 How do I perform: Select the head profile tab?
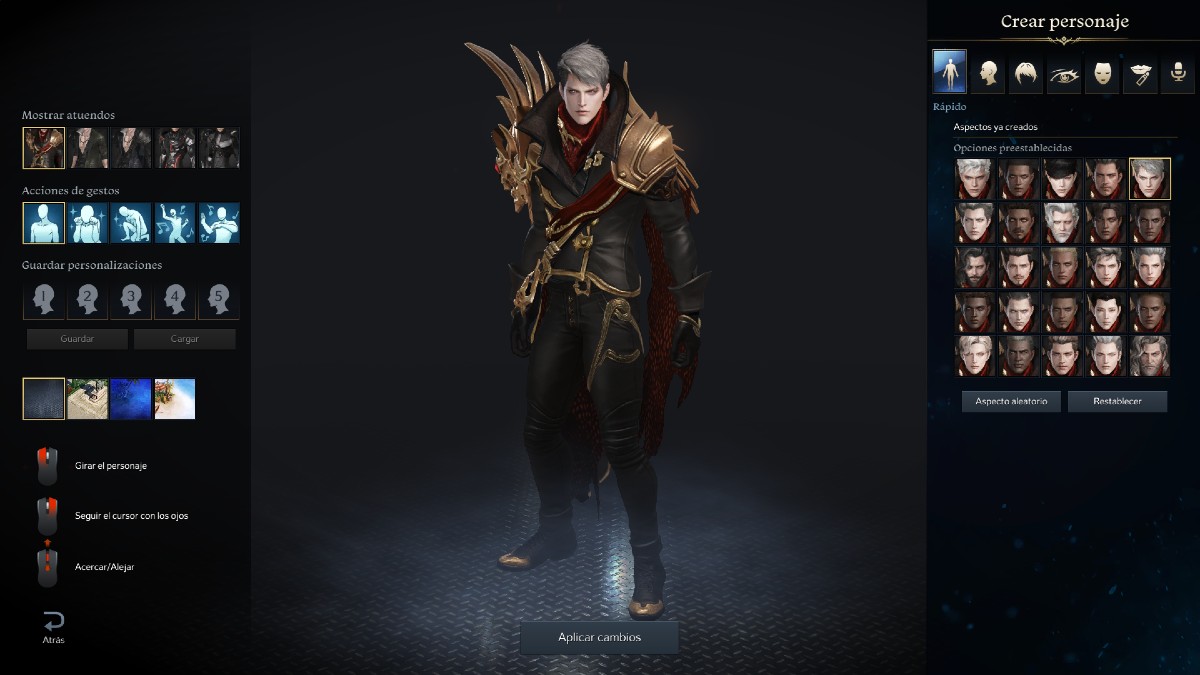(x=987, y=73)
